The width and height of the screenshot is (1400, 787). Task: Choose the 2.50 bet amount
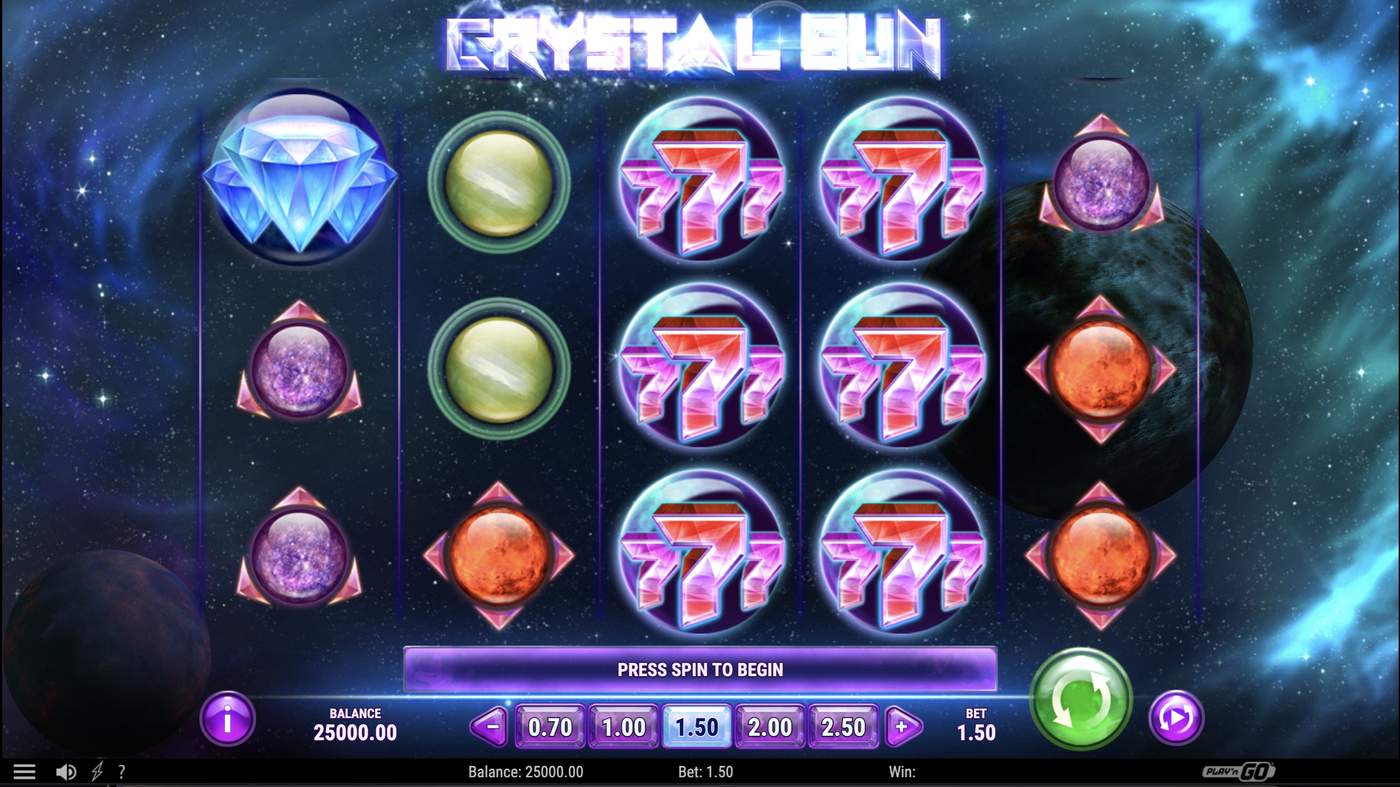coord(842,727)
